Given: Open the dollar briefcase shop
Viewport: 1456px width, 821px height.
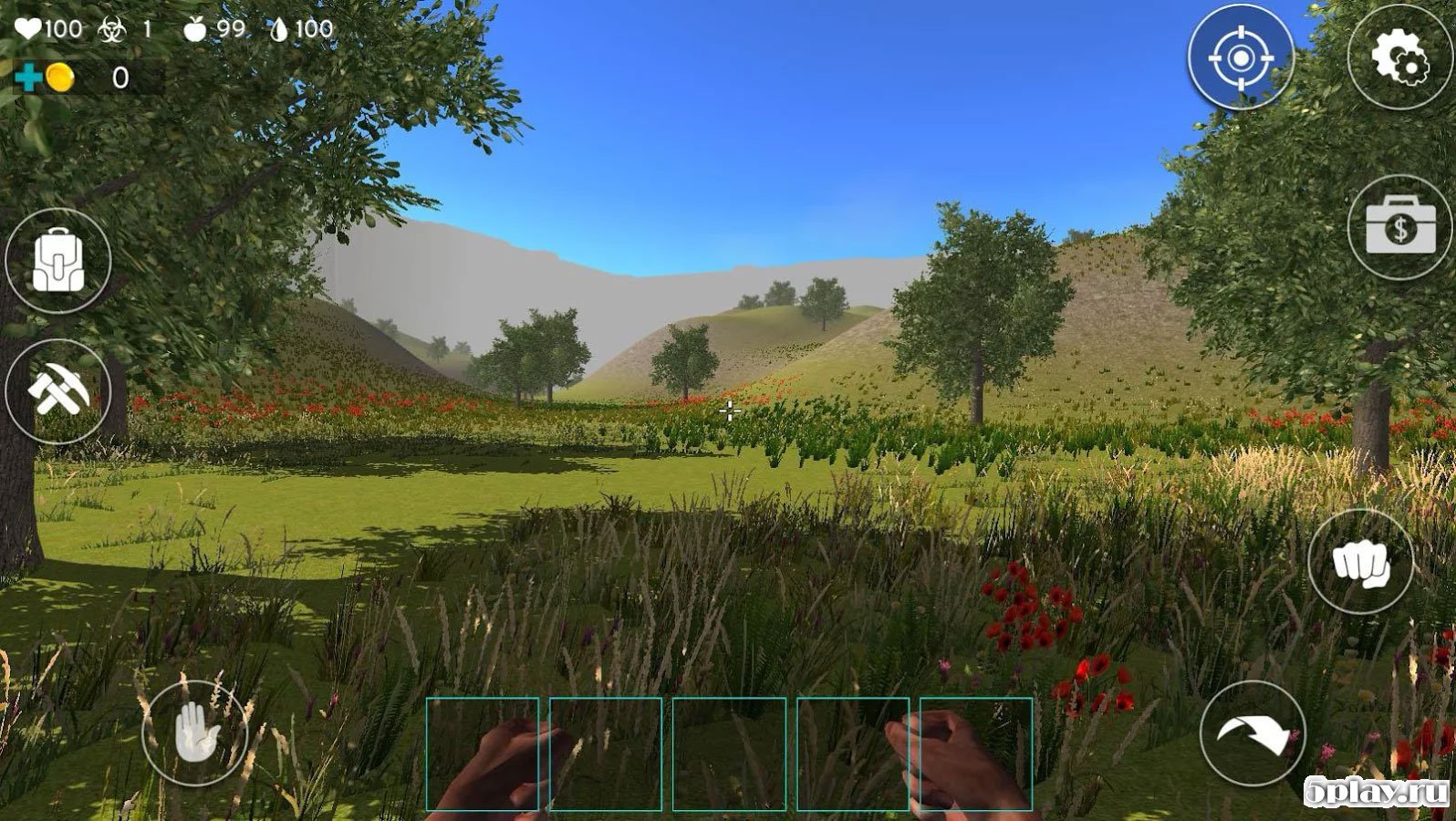Looking at the screenshot, I should point(1400,227).
